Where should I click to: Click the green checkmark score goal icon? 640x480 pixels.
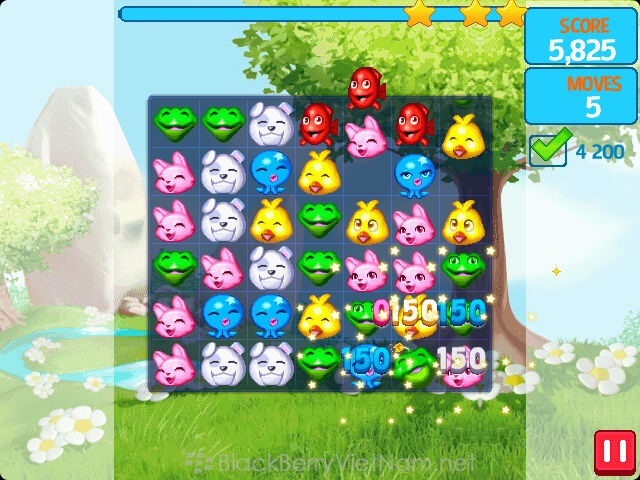pos(549,147)
